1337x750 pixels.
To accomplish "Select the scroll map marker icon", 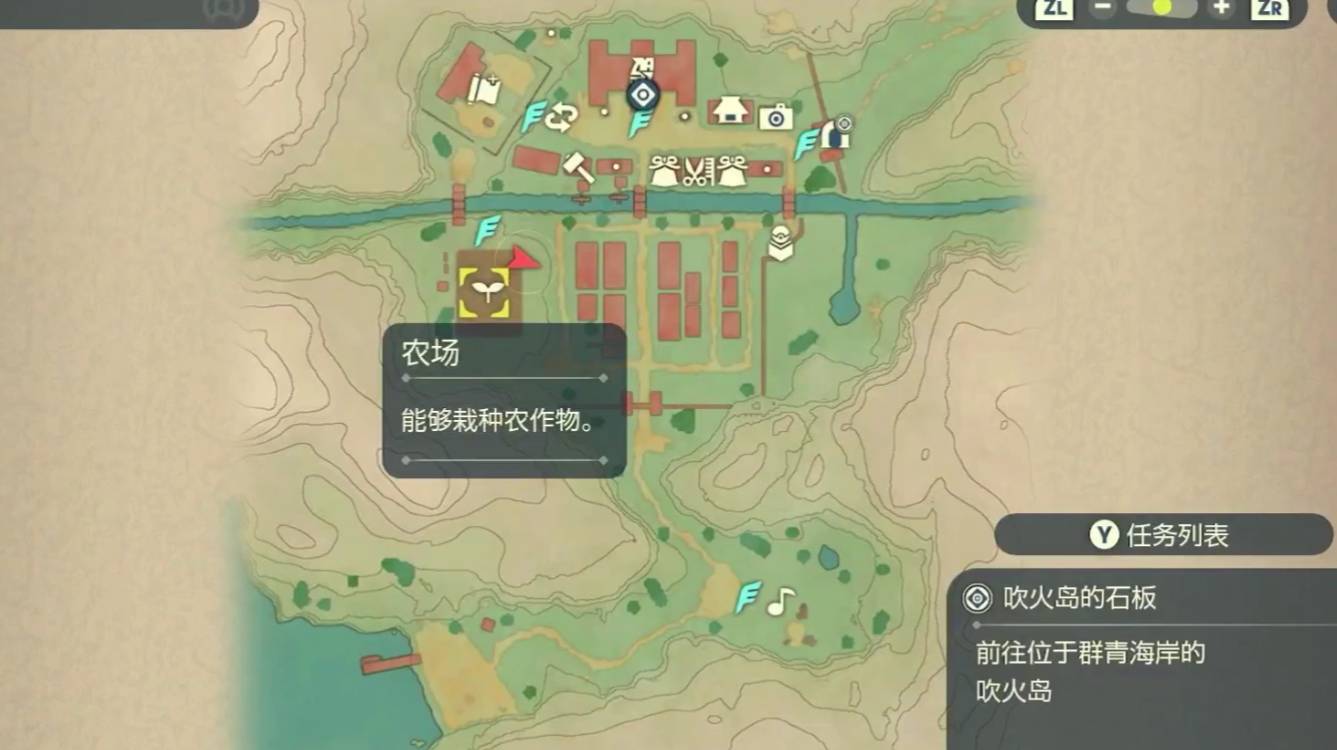I will pos(483,91).
